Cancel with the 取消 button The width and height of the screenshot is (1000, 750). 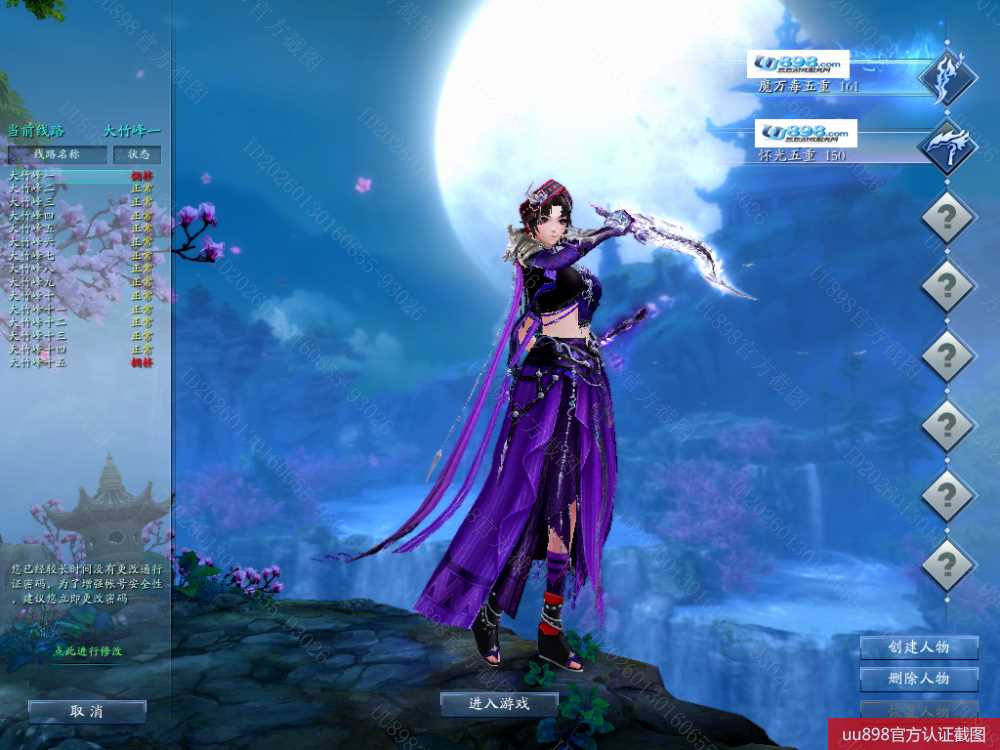tap(87, 711)
